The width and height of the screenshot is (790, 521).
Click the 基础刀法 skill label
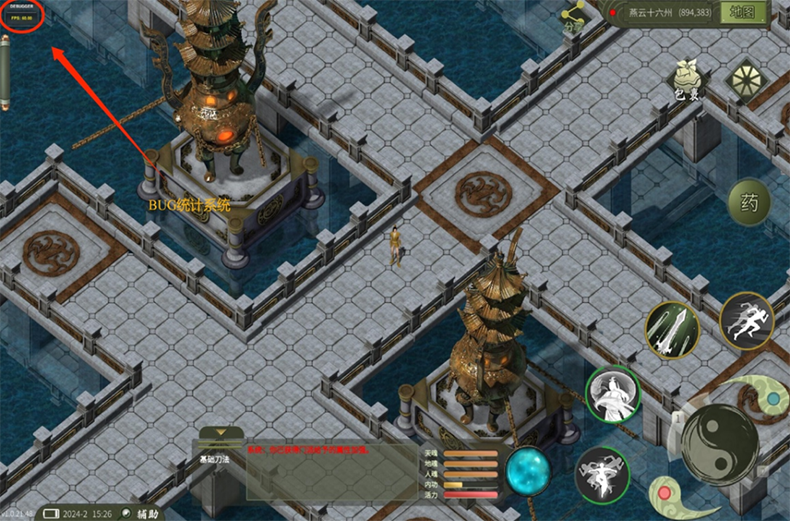coord(215,459)
